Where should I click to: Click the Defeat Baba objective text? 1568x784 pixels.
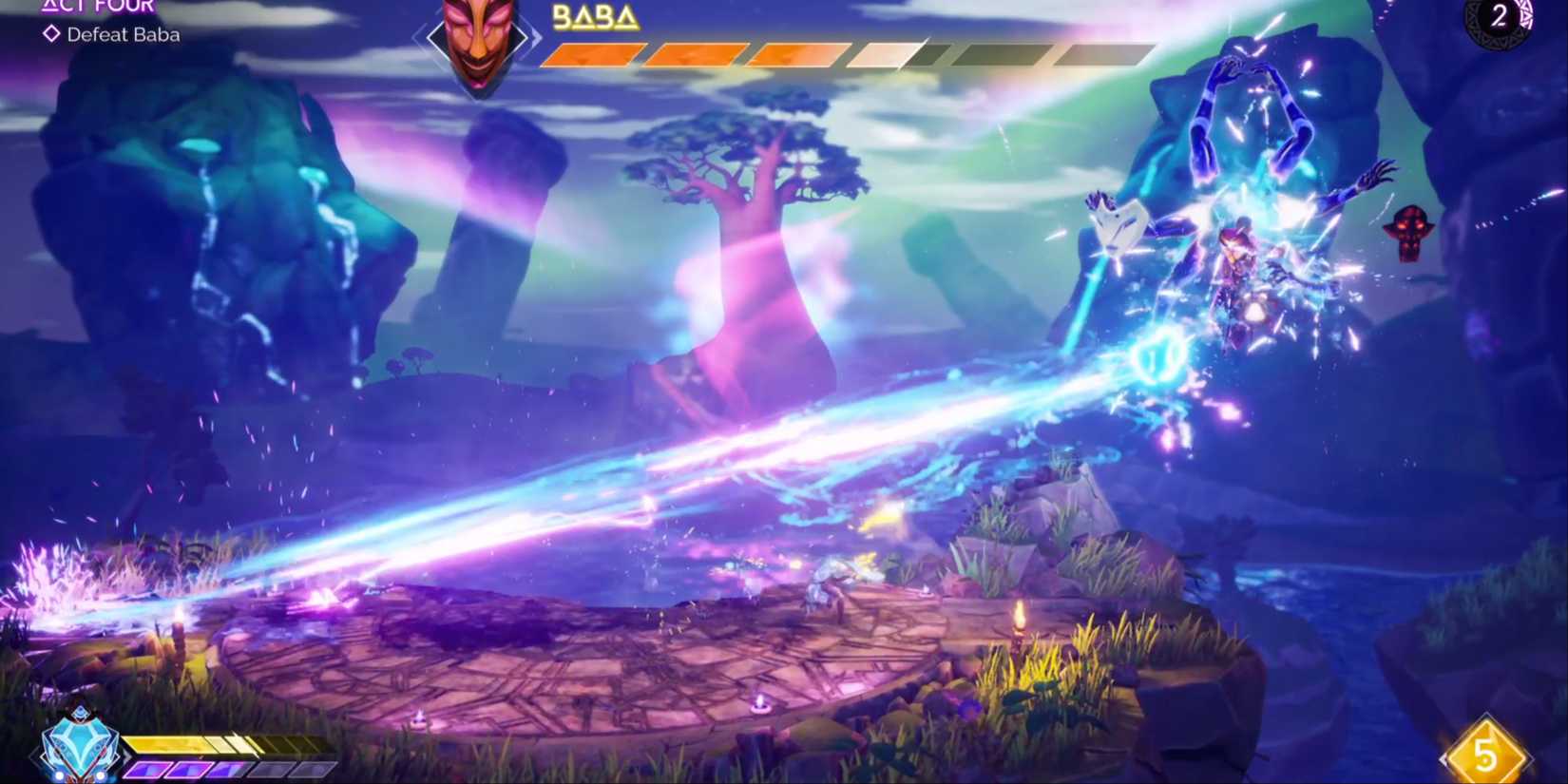tap(122, 34)
